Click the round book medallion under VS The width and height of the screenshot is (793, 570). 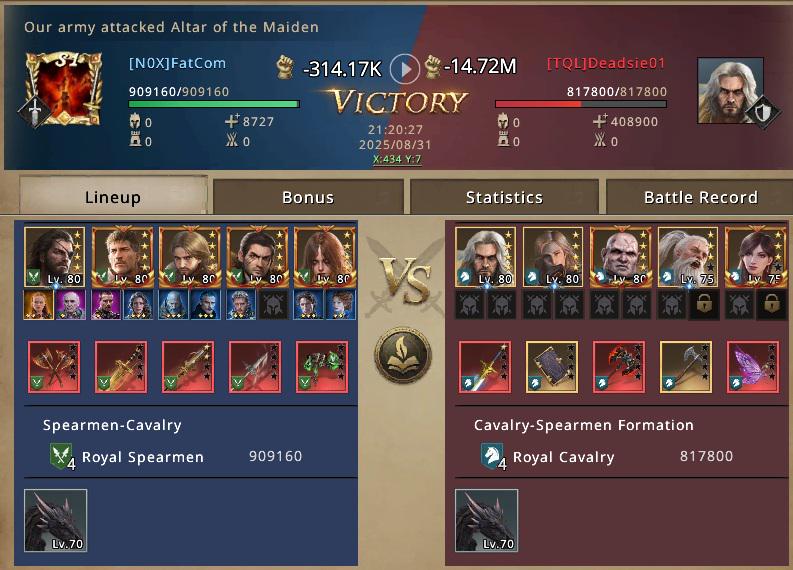403,355
